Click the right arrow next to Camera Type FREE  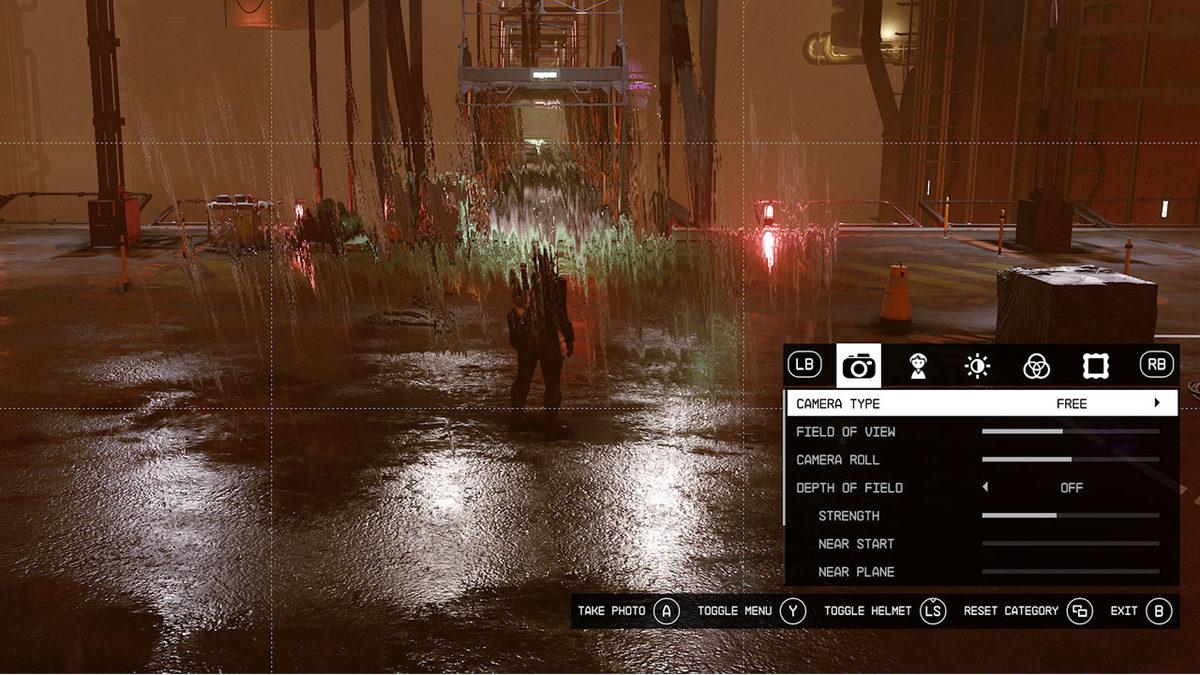[x=1157, y=403]
